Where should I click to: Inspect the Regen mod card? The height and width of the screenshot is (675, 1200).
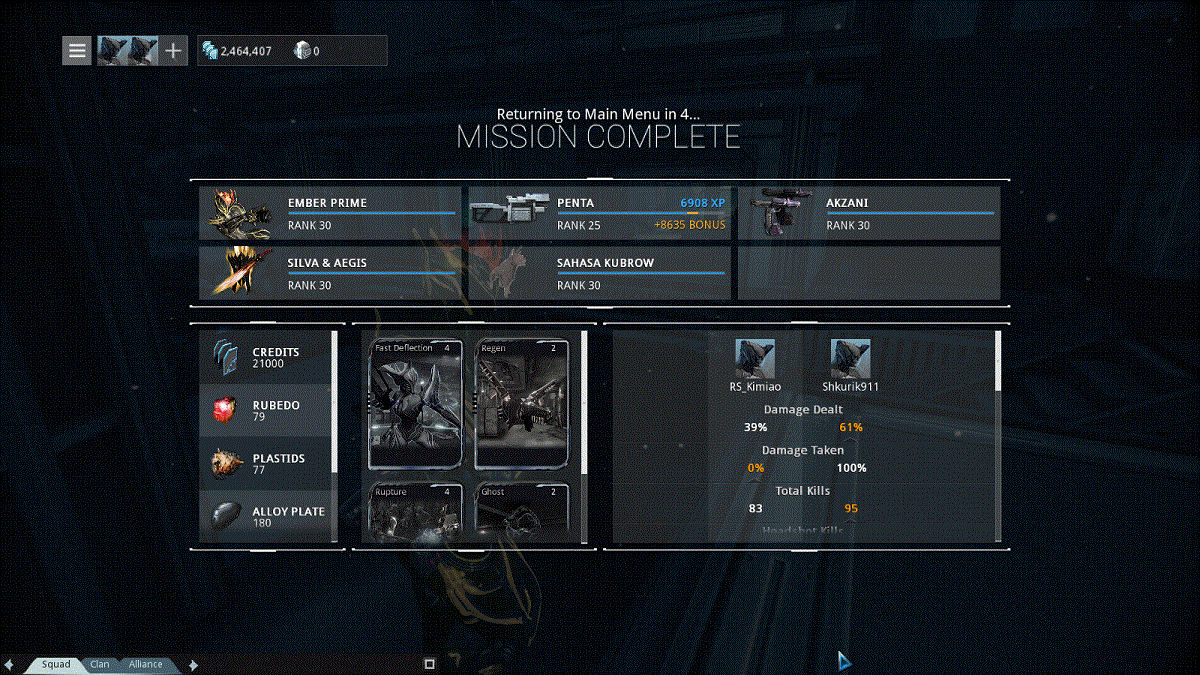pos(522,404)
